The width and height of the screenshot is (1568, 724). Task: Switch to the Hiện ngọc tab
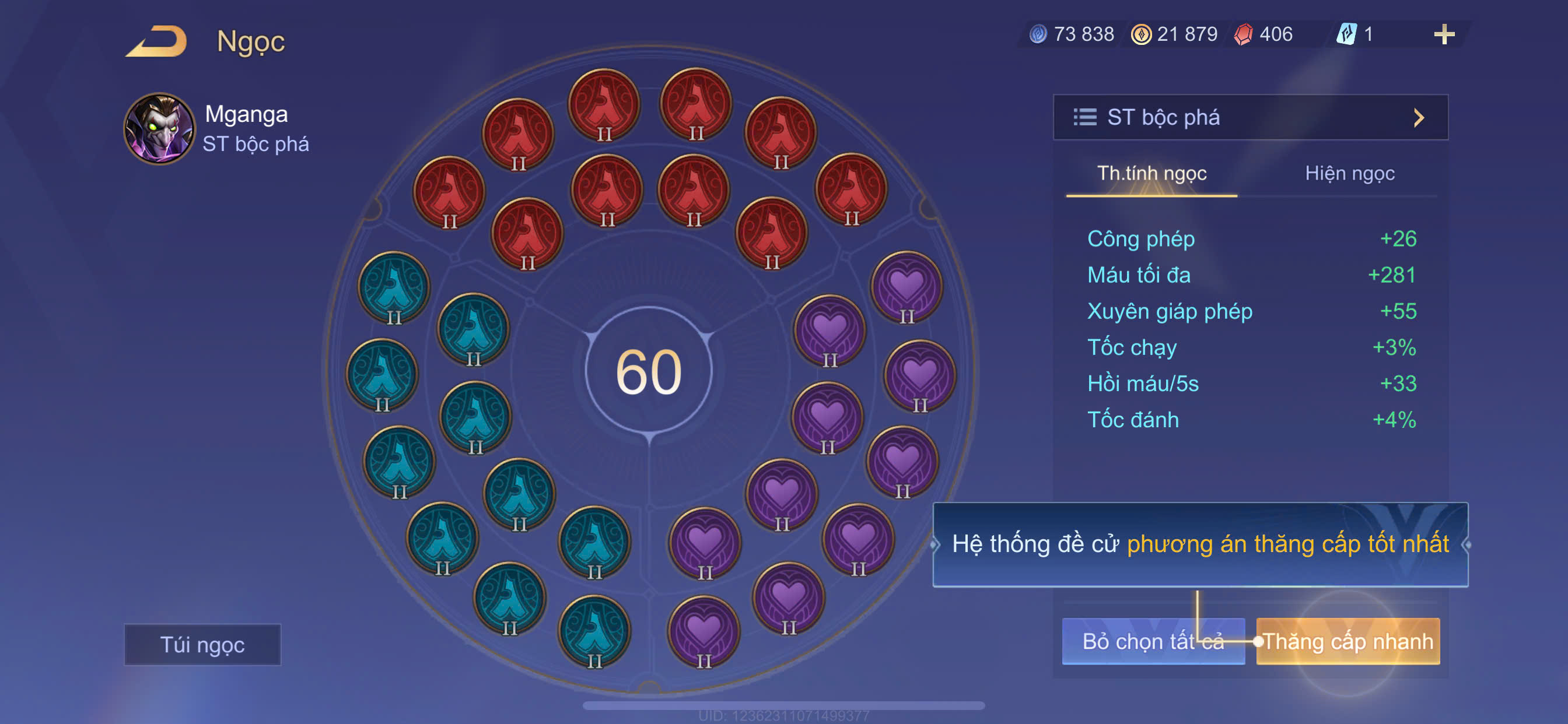[x=1349, y=174]
